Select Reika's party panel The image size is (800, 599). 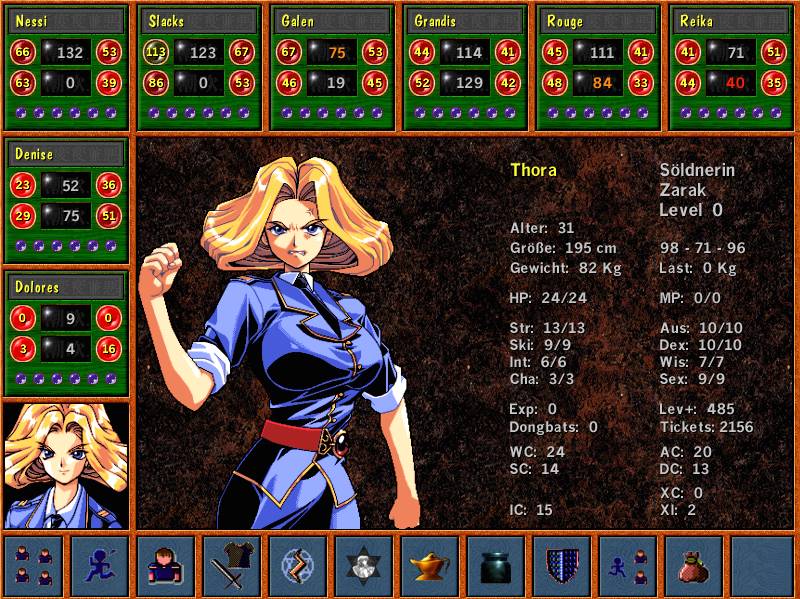coord(732,68)
